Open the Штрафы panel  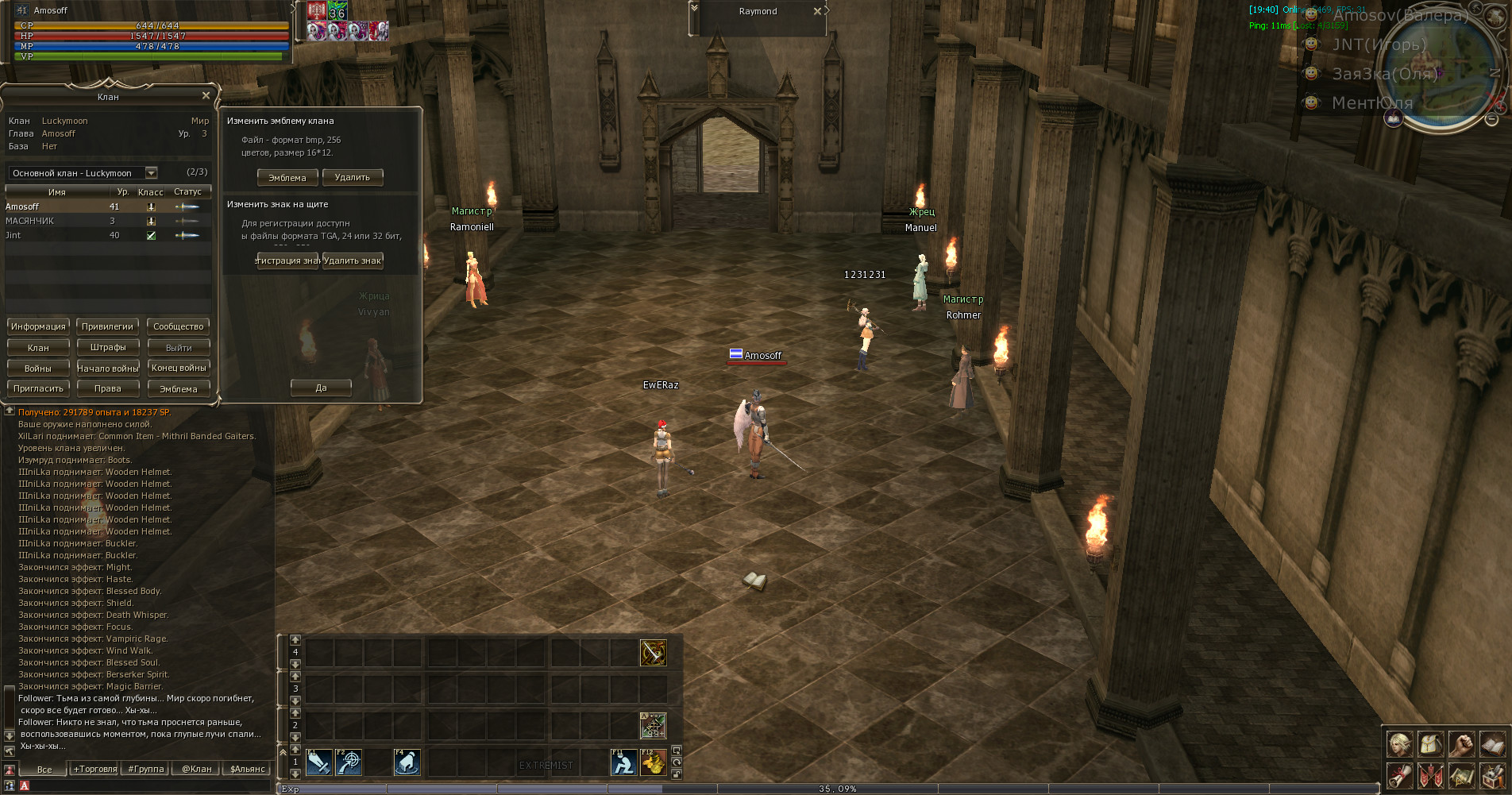point(108,347)
